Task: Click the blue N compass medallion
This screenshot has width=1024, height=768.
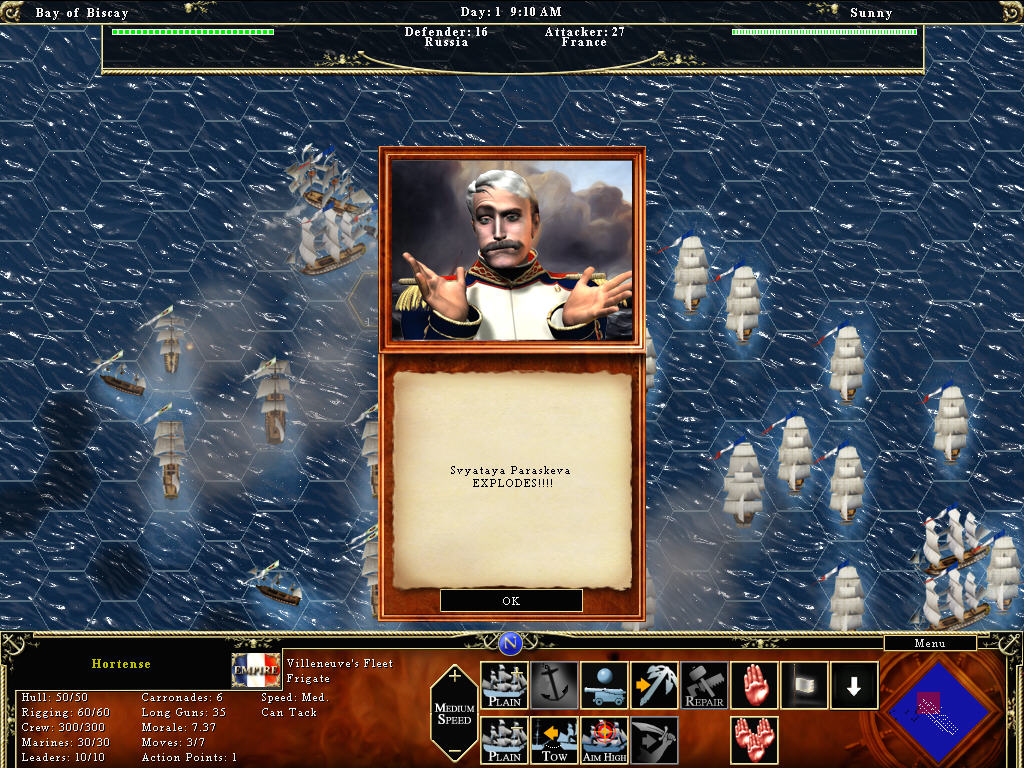Action: click(x=511, y=643)
